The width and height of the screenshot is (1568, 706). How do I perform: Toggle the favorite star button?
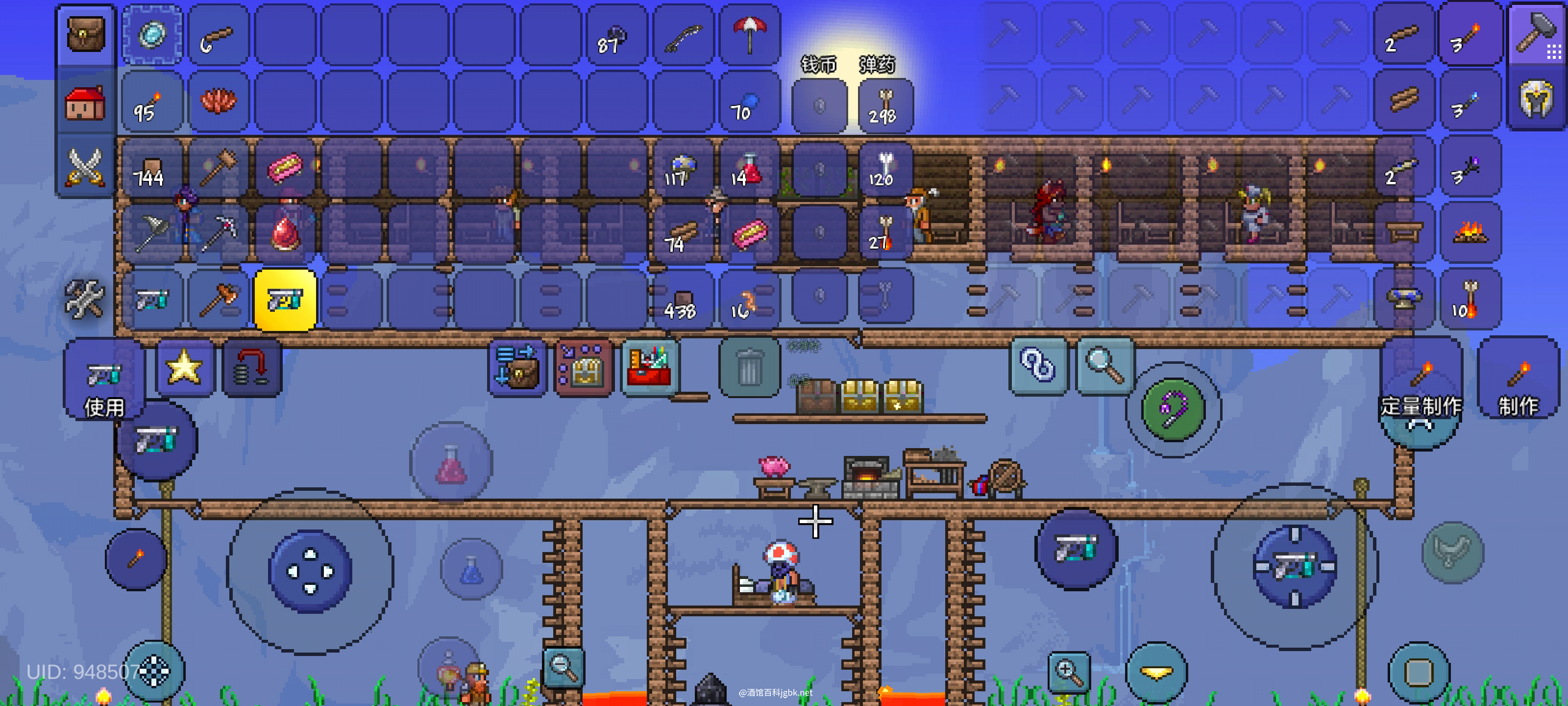click(x=184, y=367)
